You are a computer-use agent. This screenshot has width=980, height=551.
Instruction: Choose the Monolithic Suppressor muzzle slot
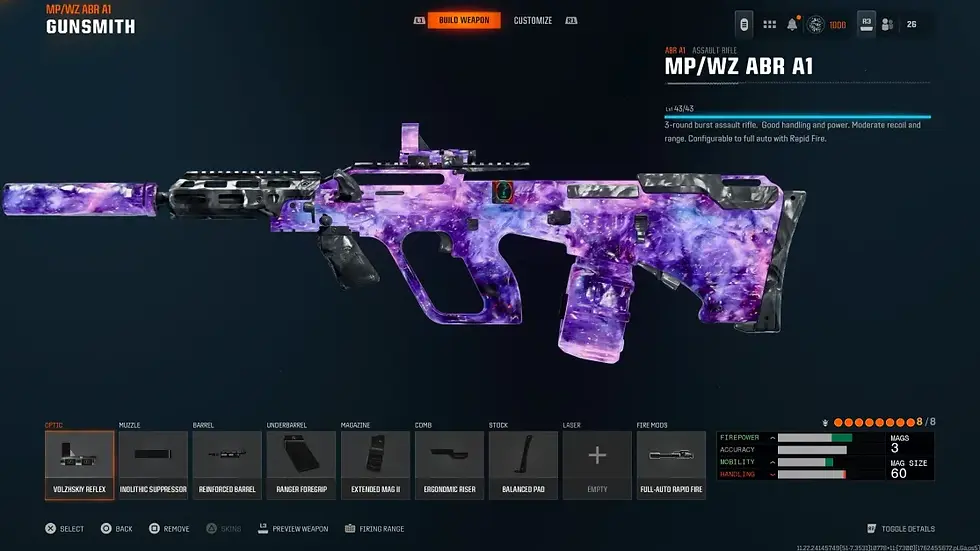[x=153, y=465]
